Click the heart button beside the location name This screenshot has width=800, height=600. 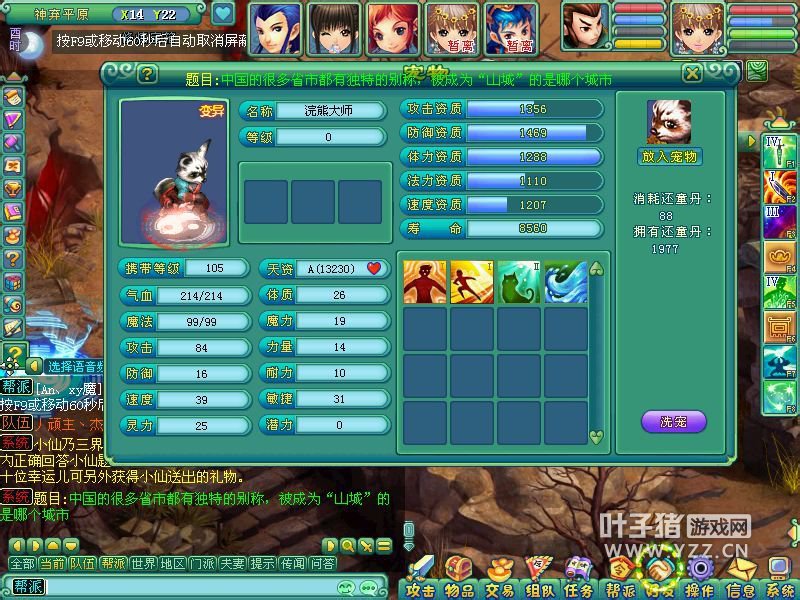[222, 14]
